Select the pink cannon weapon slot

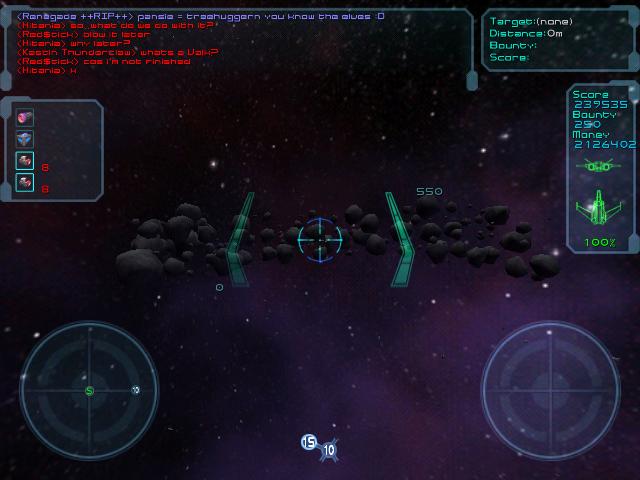(x=25, y=118)
